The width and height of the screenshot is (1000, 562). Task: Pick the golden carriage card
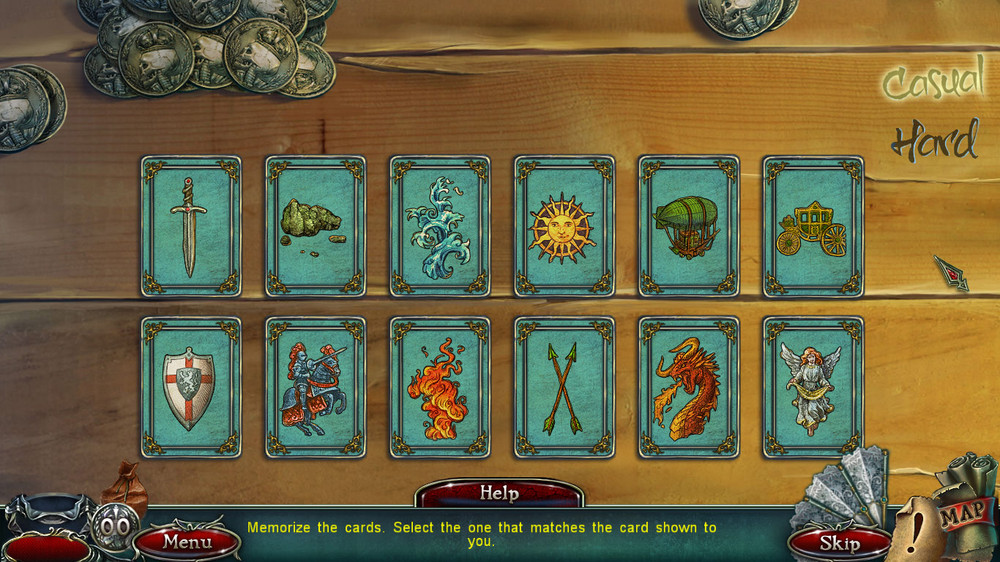click(x=812, y=226)
